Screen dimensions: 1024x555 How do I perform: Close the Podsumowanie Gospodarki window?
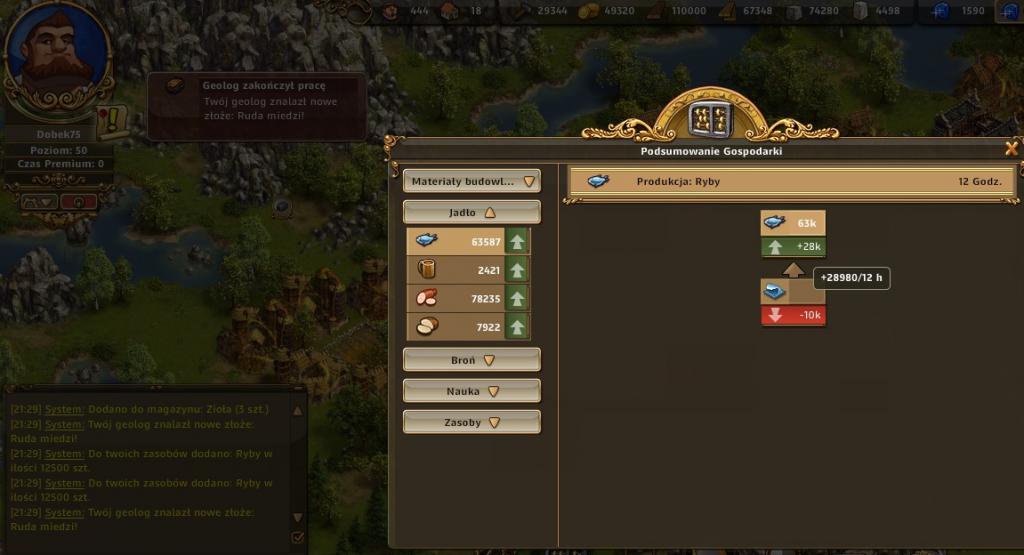pos(1011,149)
